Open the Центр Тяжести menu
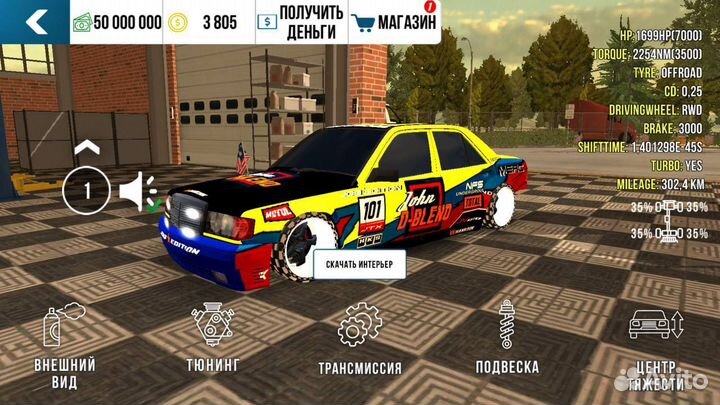The image size is (720, 405). (655, 346)
